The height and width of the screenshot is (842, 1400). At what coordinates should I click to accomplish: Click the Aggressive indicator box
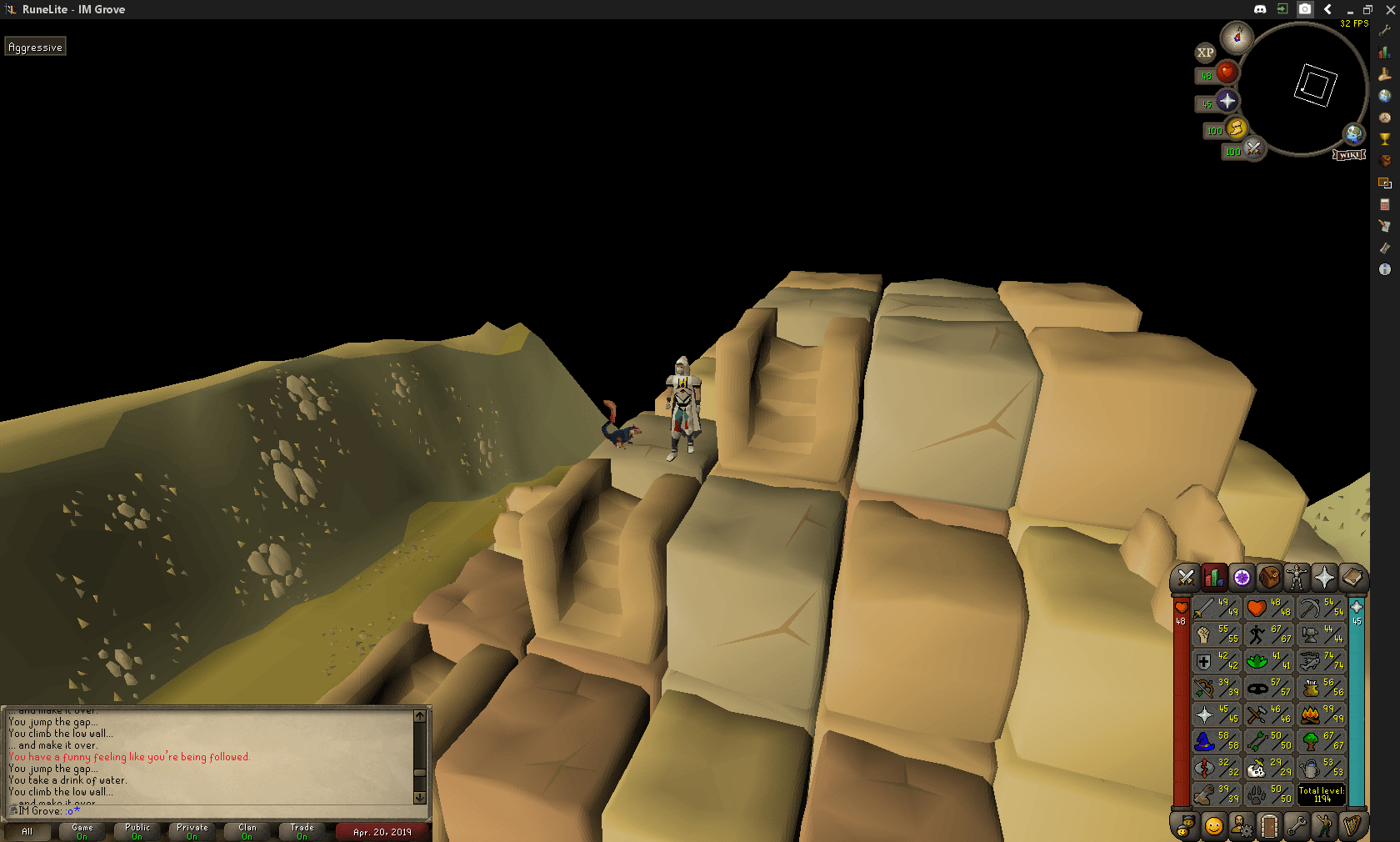[35, 47]
